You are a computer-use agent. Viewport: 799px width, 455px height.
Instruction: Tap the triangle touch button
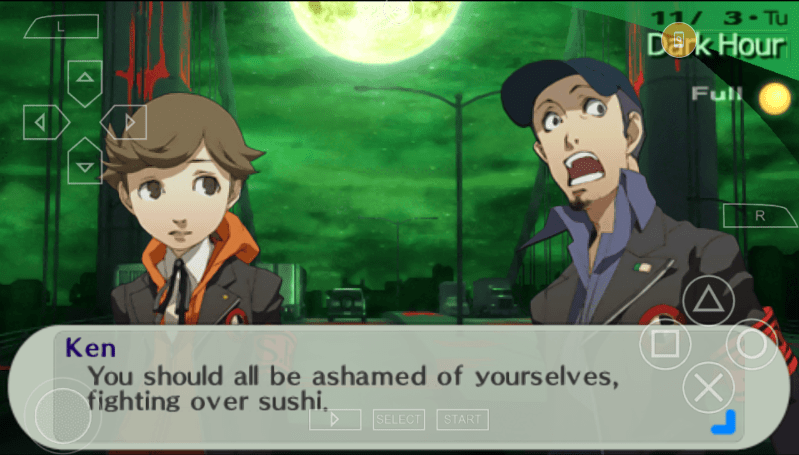(708, 301)
